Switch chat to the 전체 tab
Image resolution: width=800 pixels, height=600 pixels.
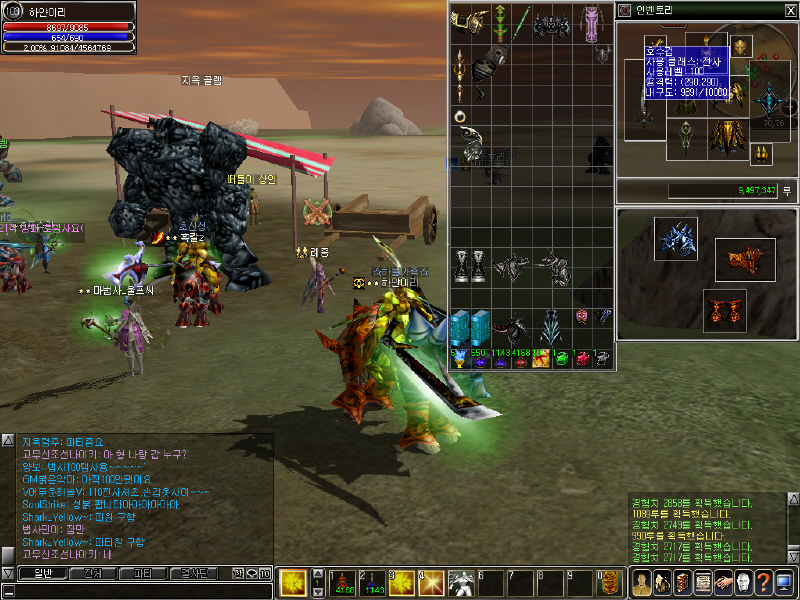(x=93, y=574)
